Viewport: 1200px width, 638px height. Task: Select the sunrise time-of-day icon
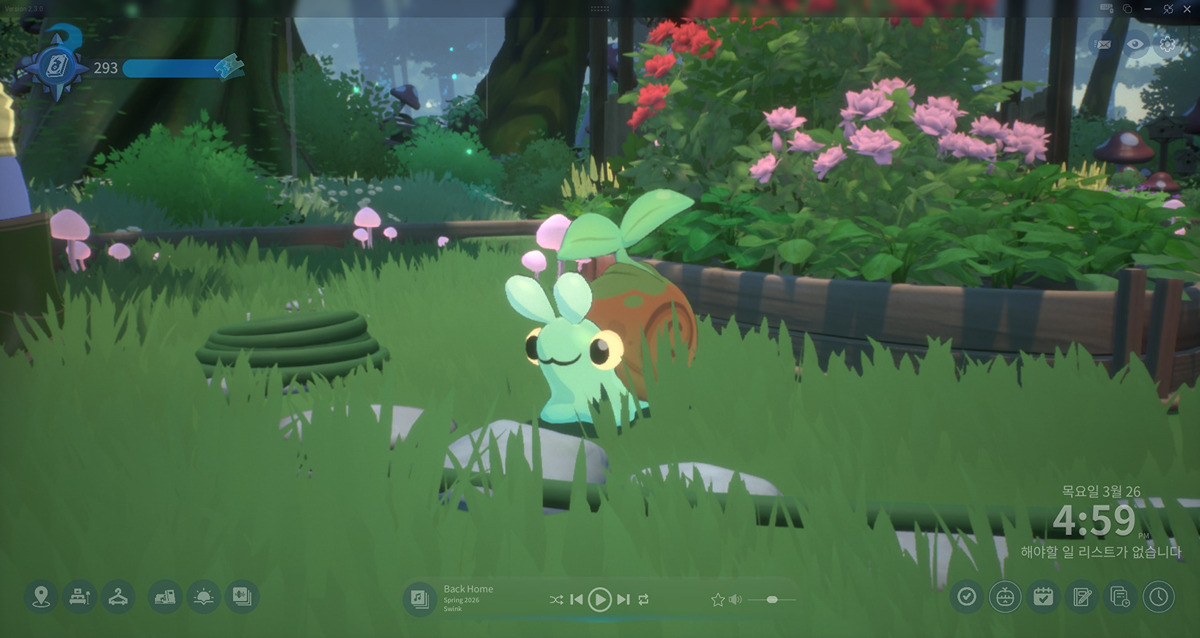(x=203, y=597)
